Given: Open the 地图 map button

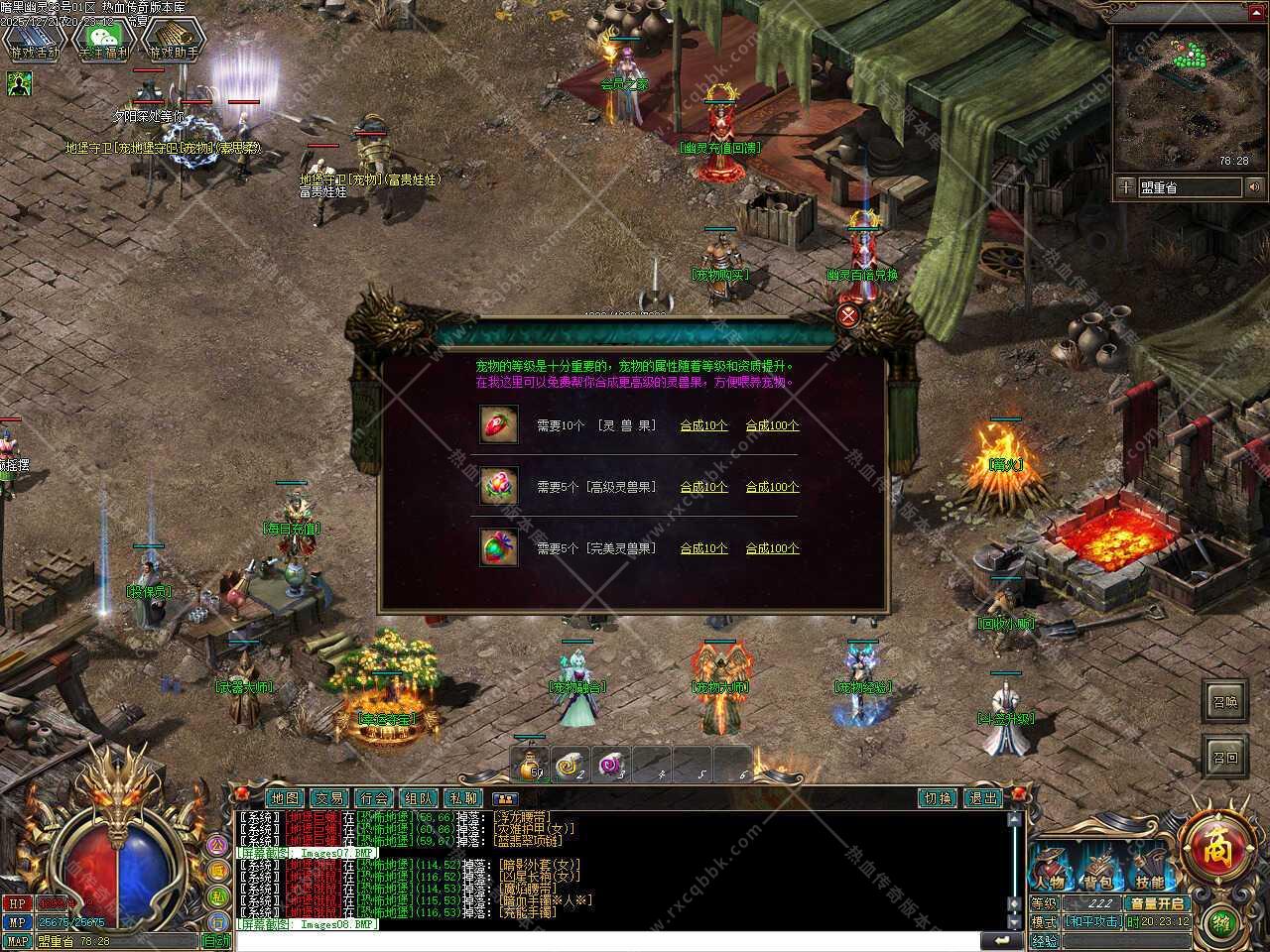Looking at the screenshot, I should tap(284, 798).
